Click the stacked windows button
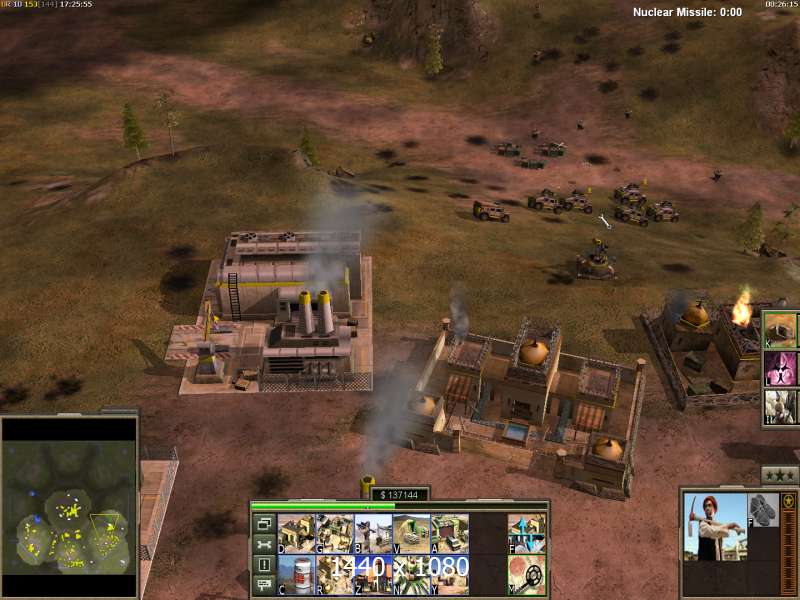800x600 pixels. (x=264, y=523)
